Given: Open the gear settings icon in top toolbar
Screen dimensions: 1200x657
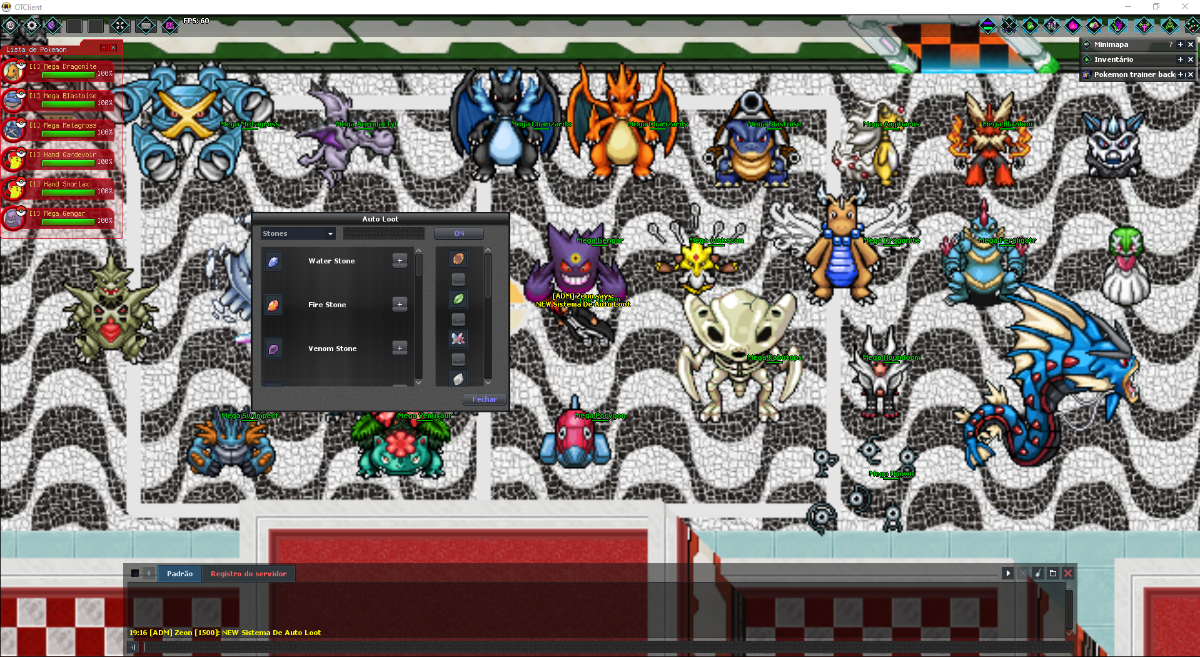Looking at the screenshot, I should (x=31, y=25).
